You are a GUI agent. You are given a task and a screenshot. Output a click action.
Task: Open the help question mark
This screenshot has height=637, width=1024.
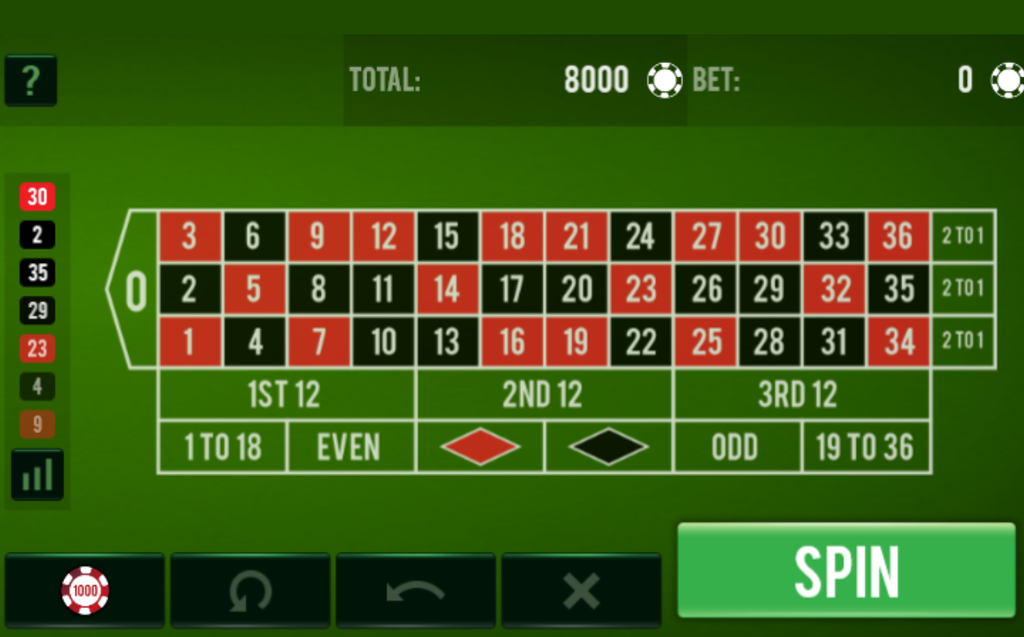point(31,81)
